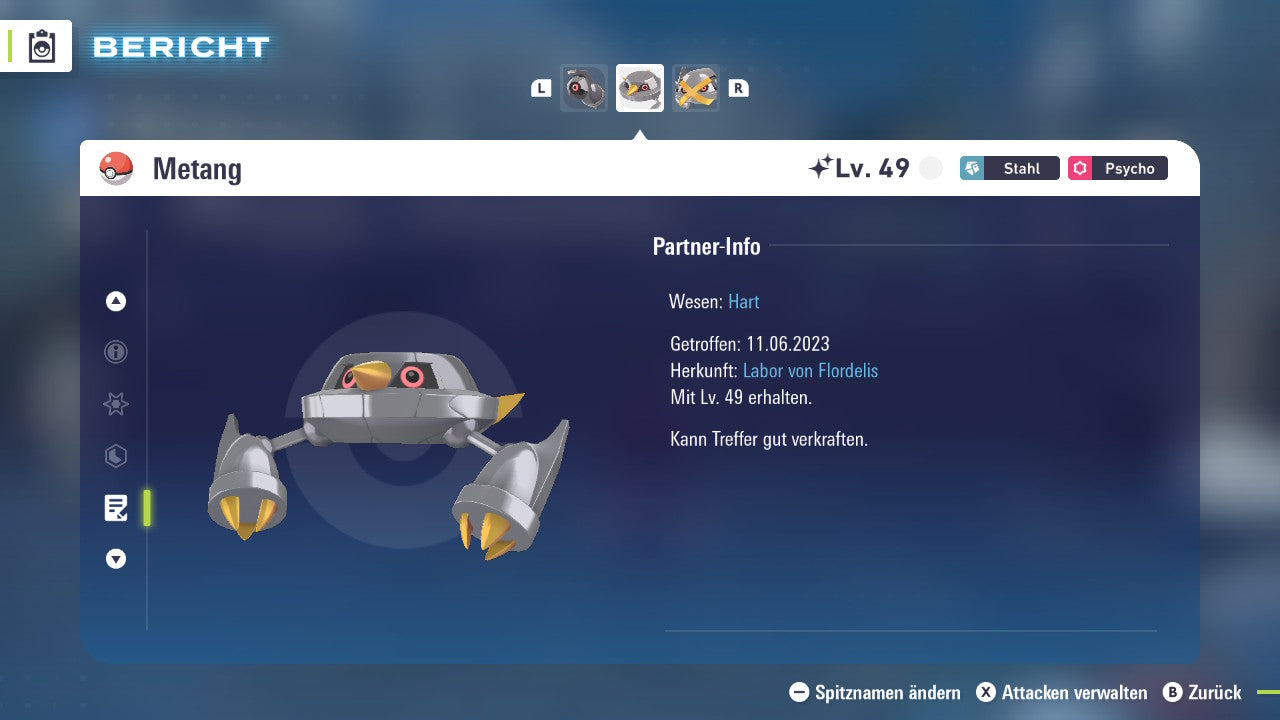Click the shiny star beside Lv. 49

point(823,166)
